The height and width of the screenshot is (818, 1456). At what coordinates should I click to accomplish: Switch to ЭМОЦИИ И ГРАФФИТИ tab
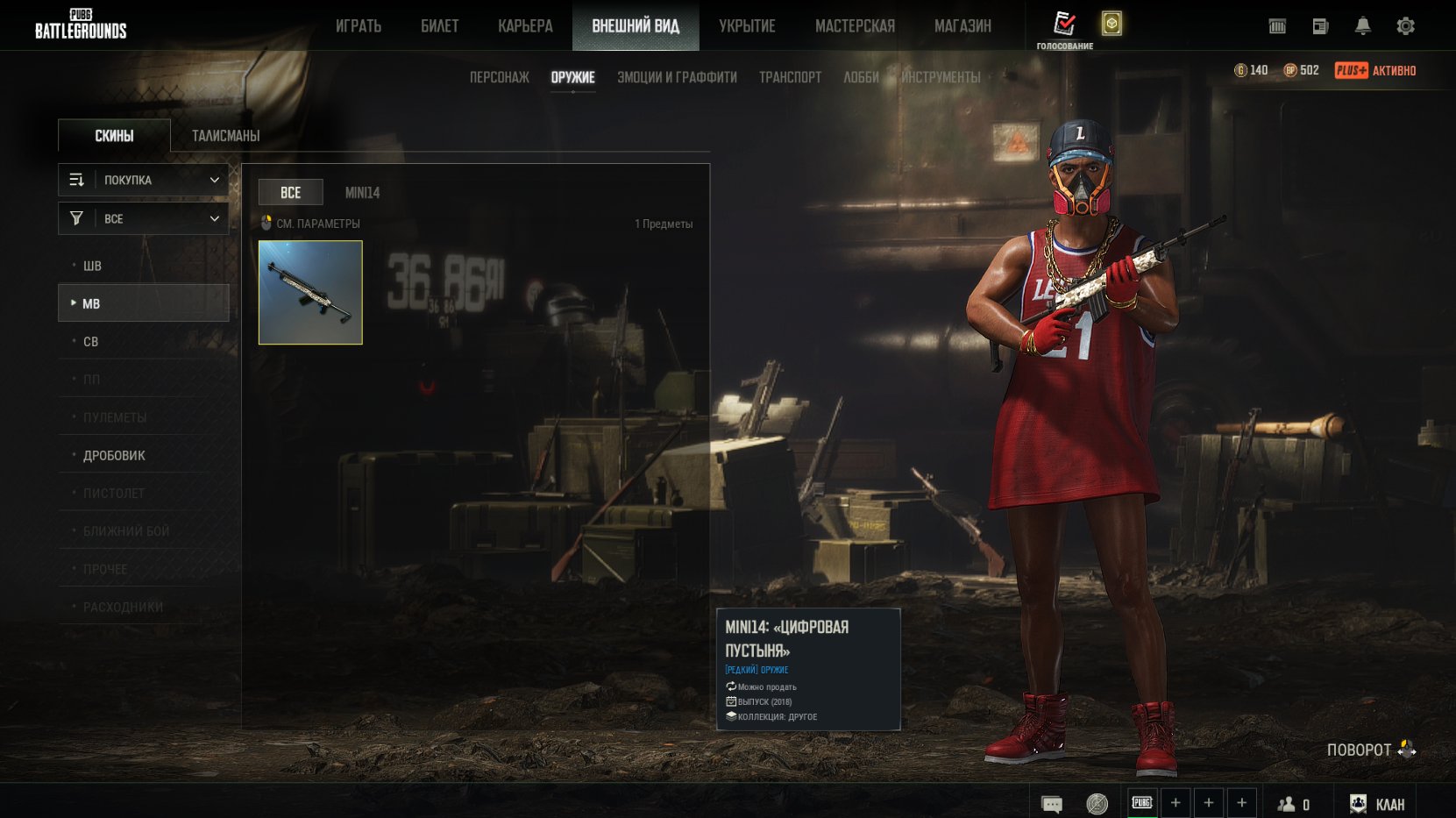pos(677,77)
